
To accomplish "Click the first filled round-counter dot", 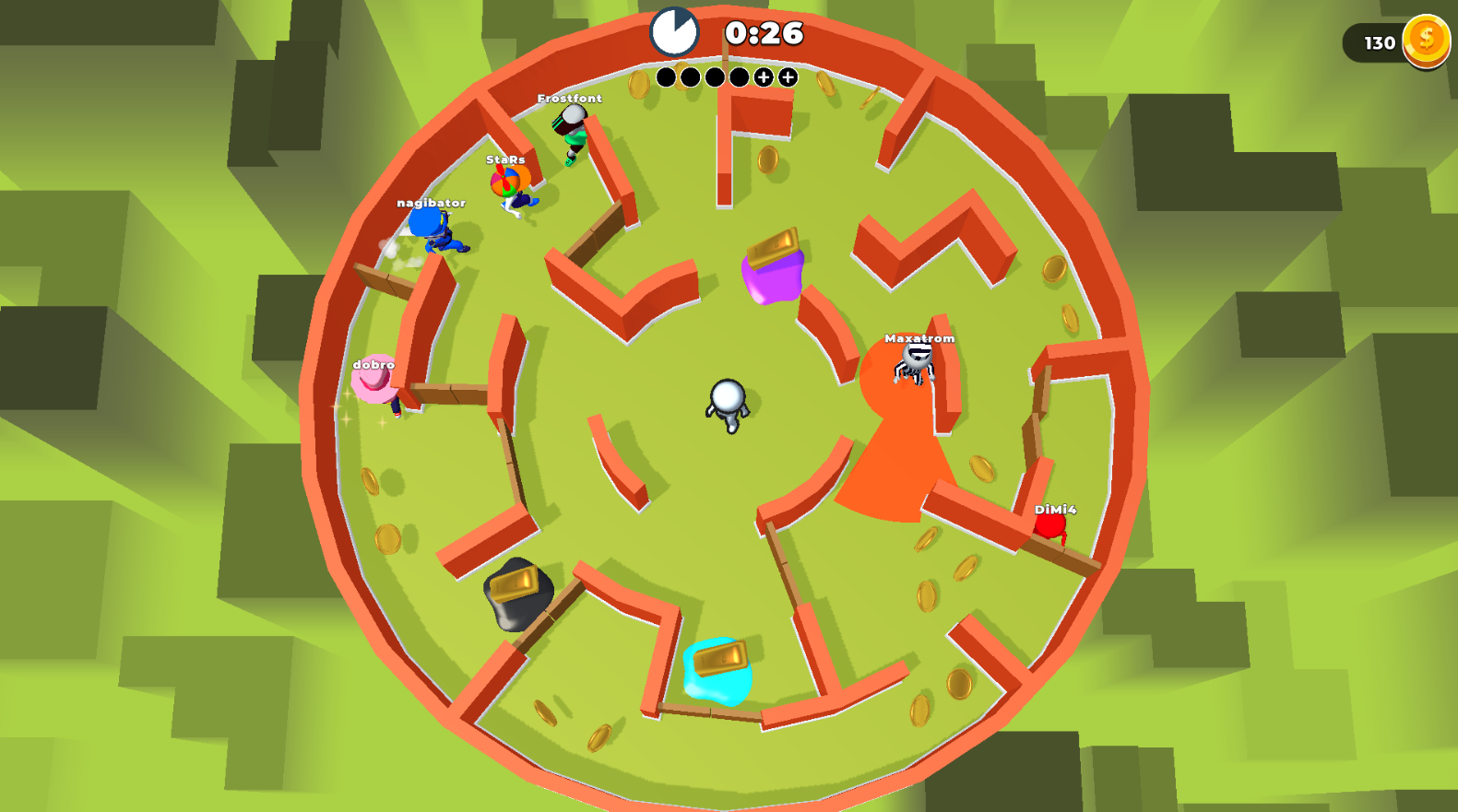I will pos(667,77).
